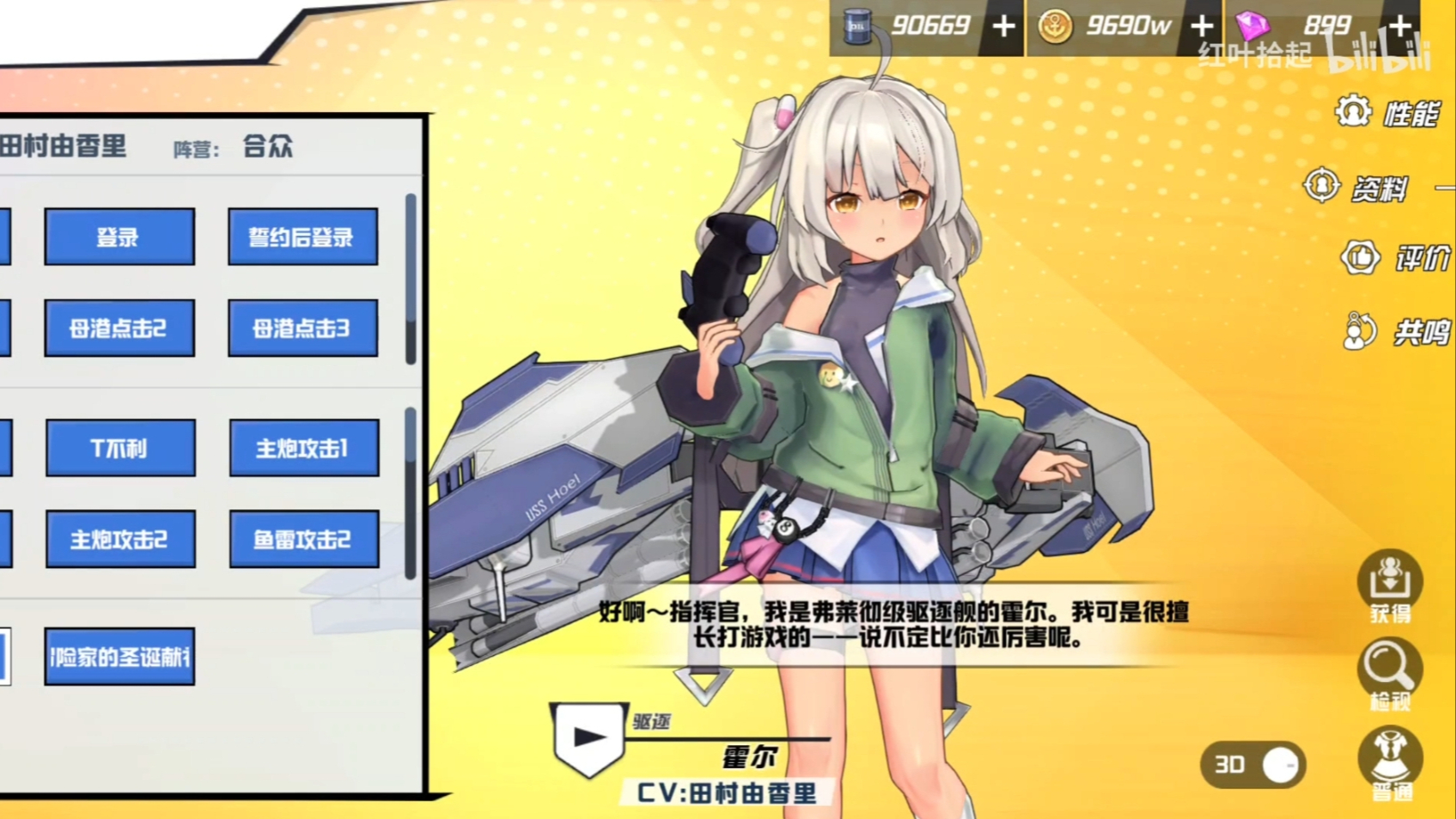Select the 母港点击2 voice button
1456x819 pixels.
pos(119,328)
